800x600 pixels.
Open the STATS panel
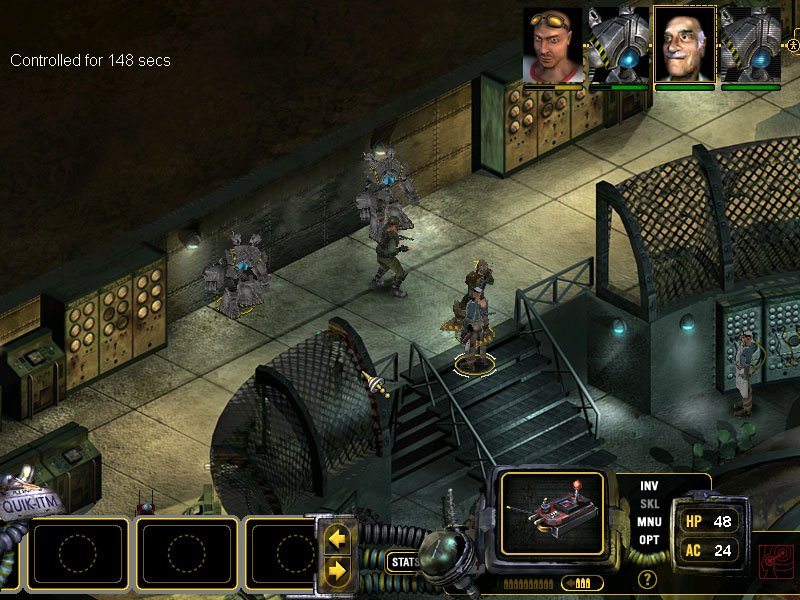coord(403,562)
